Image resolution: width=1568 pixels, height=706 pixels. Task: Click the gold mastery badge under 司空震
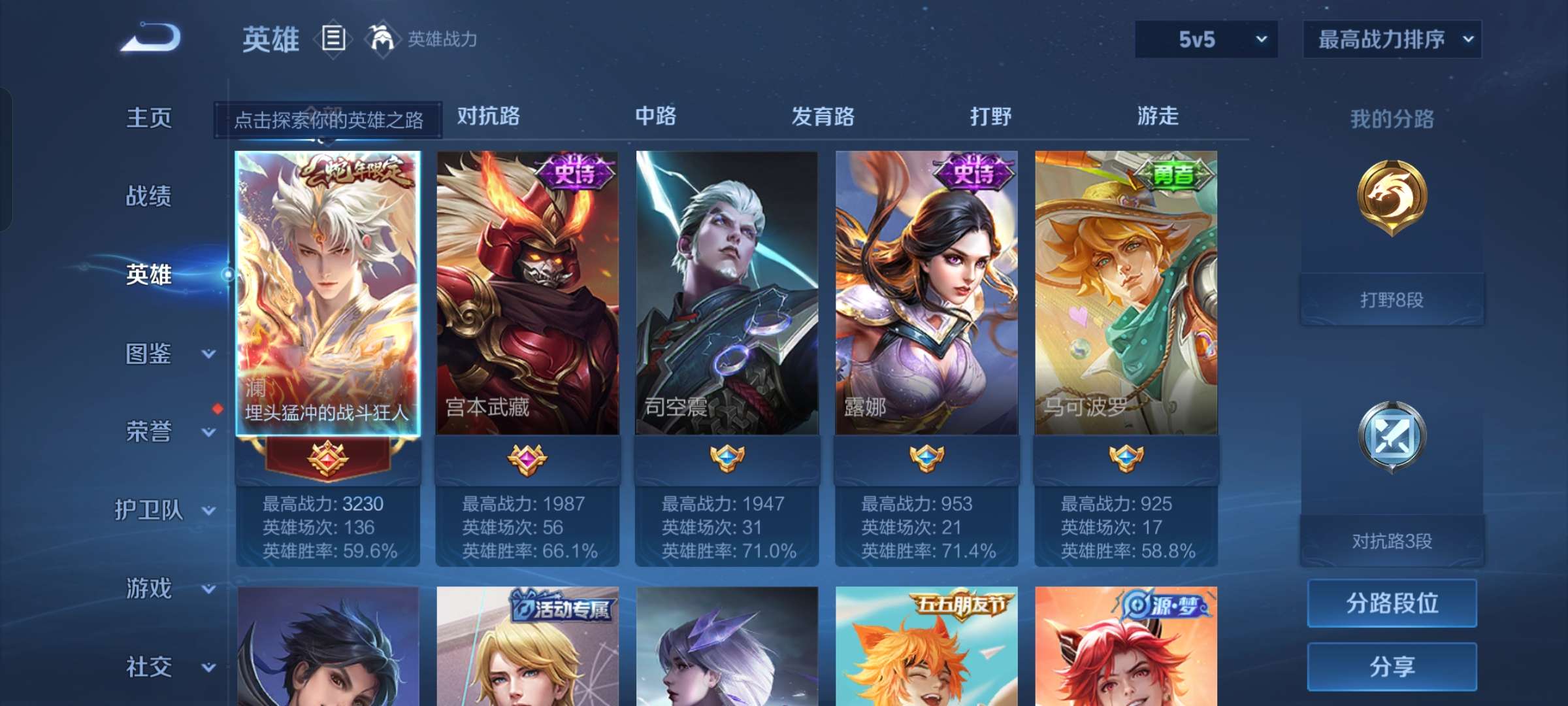(x=728, y=460)
